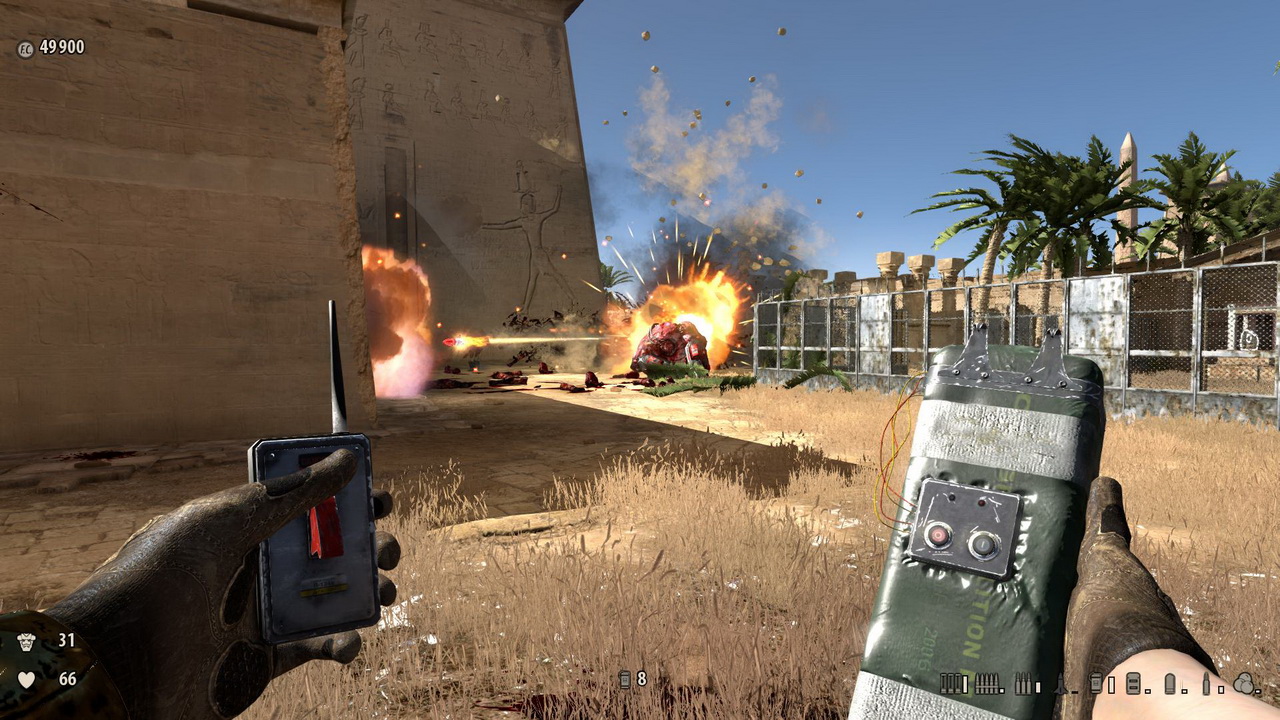This screenshot has height=720, width=1280.
Task: Select the three rifle rounds ammo icon
Action: (1023, 683)
